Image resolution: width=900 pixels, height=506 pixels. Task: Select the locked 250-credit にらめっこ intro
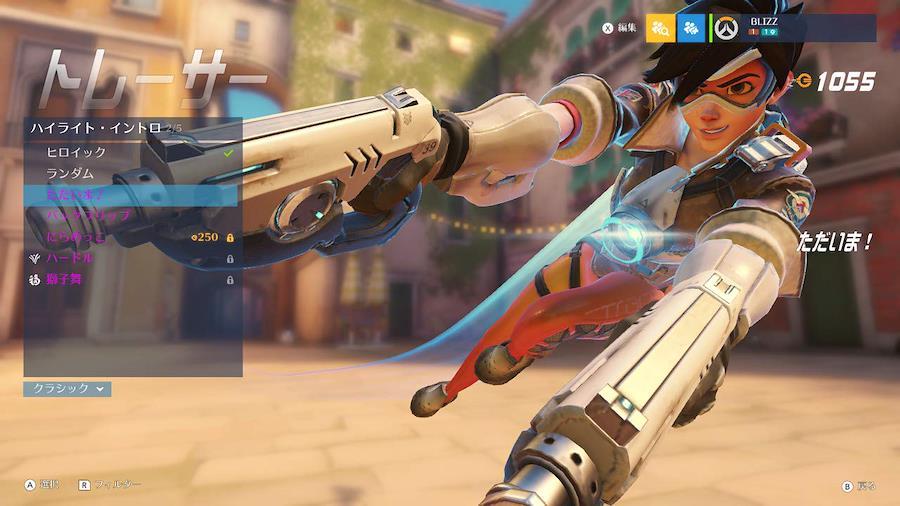130,237
